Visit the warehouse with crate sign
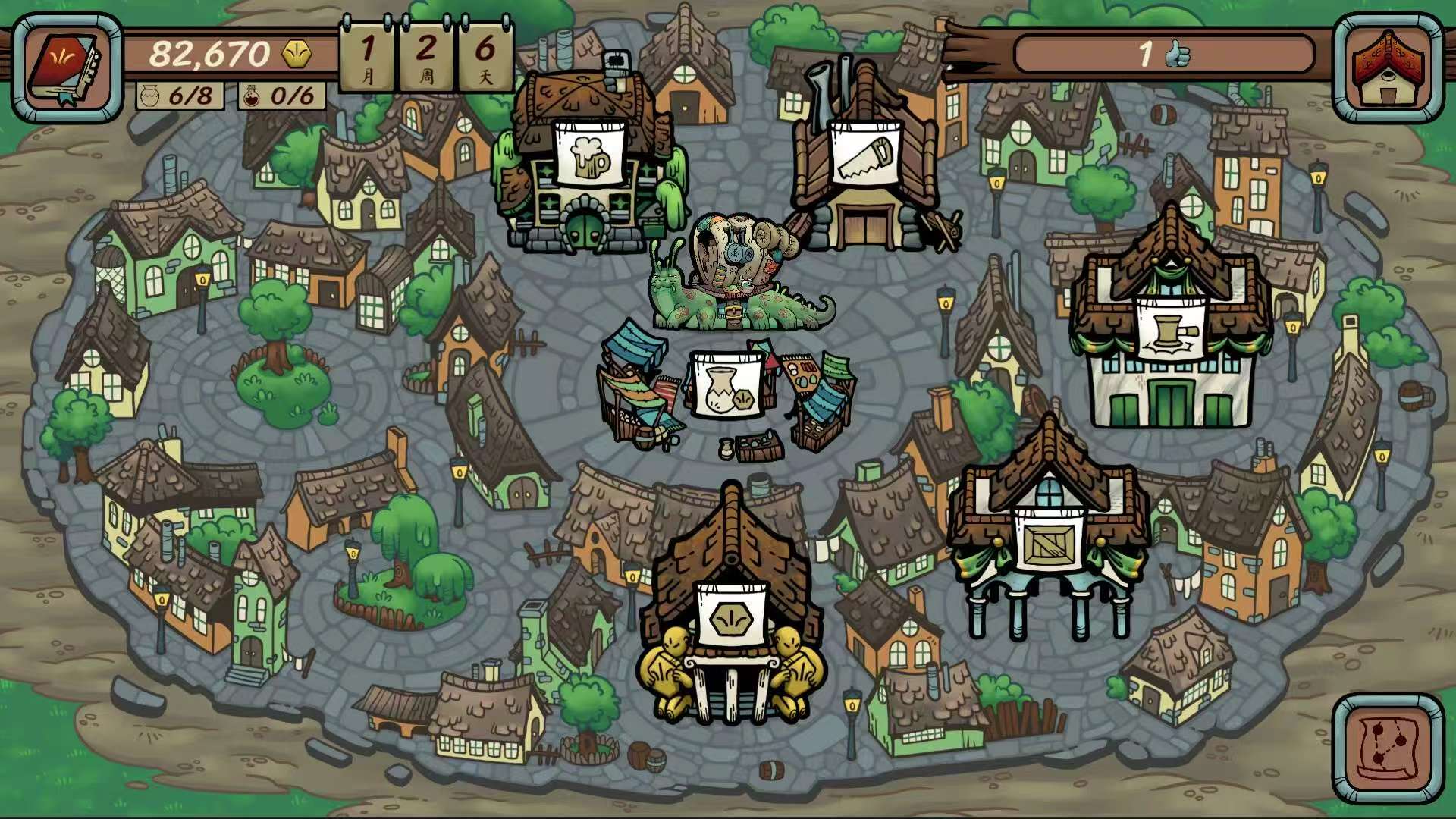Viewport: 1456px width, 819px height. coord(1049,543)
